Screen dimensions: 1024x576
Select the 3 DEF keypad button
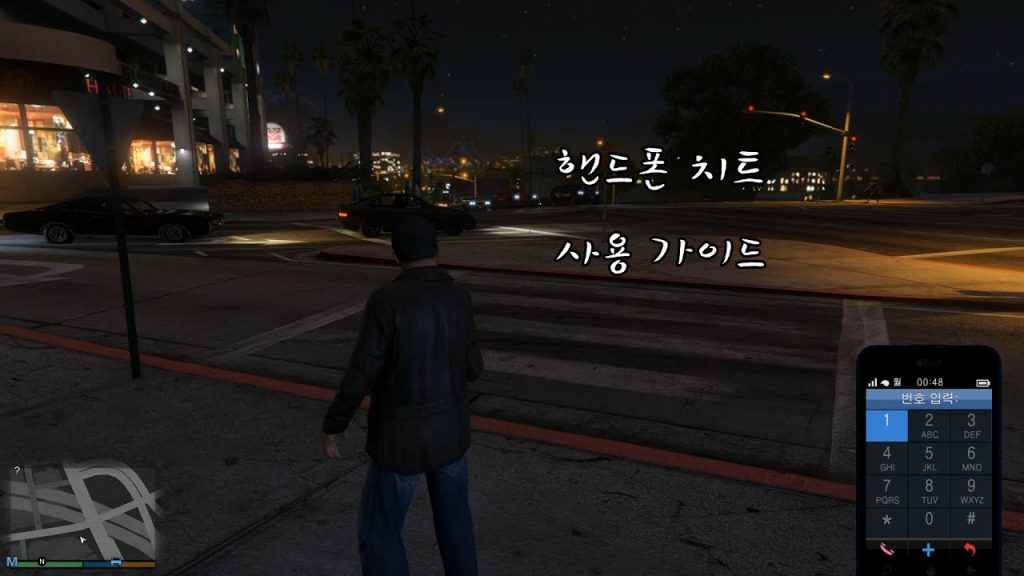point(971,425)
